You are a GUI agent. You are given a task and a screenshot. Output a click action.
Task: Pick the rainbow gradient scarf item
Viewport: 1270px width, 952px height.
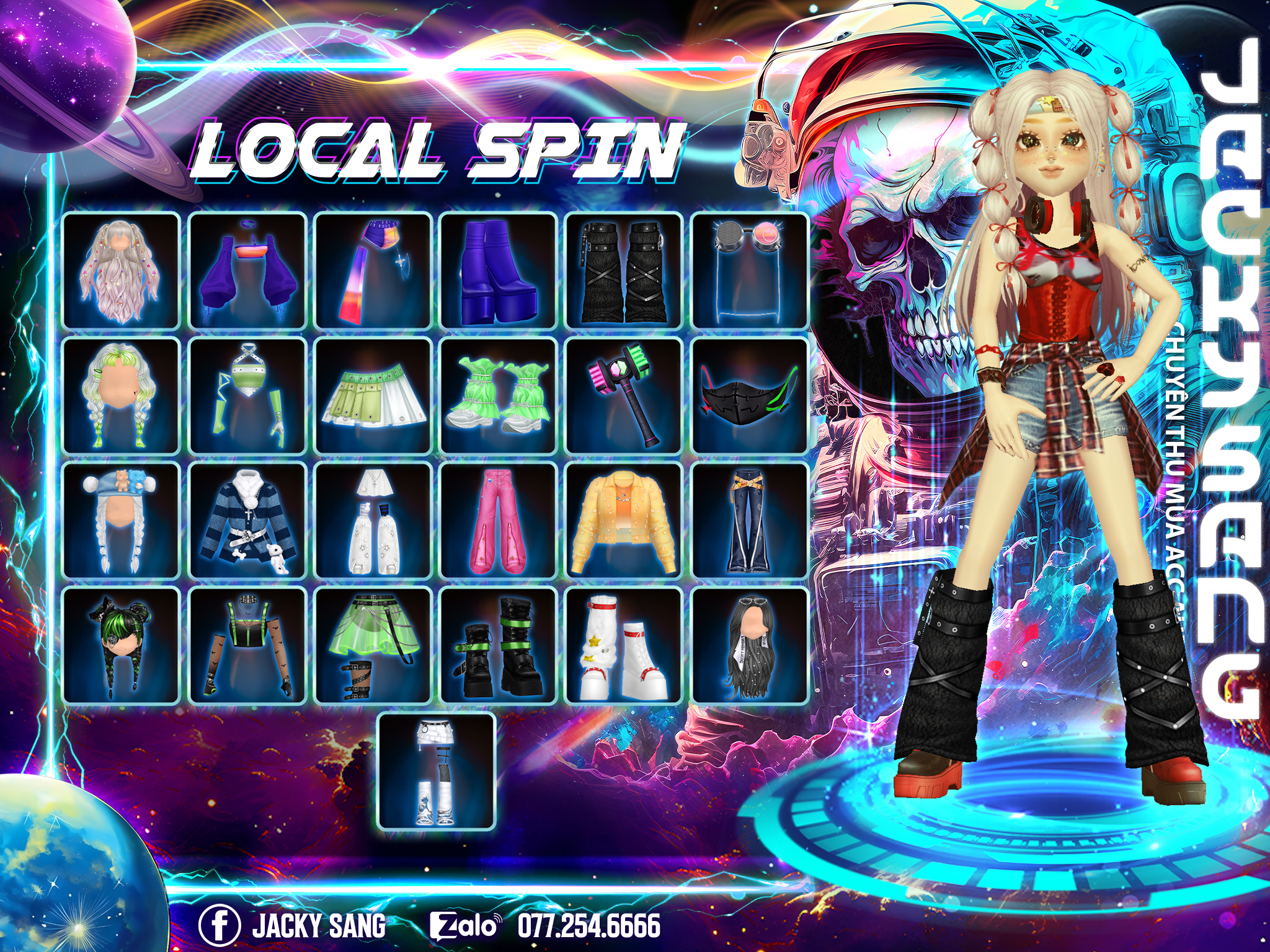point(373,270)
